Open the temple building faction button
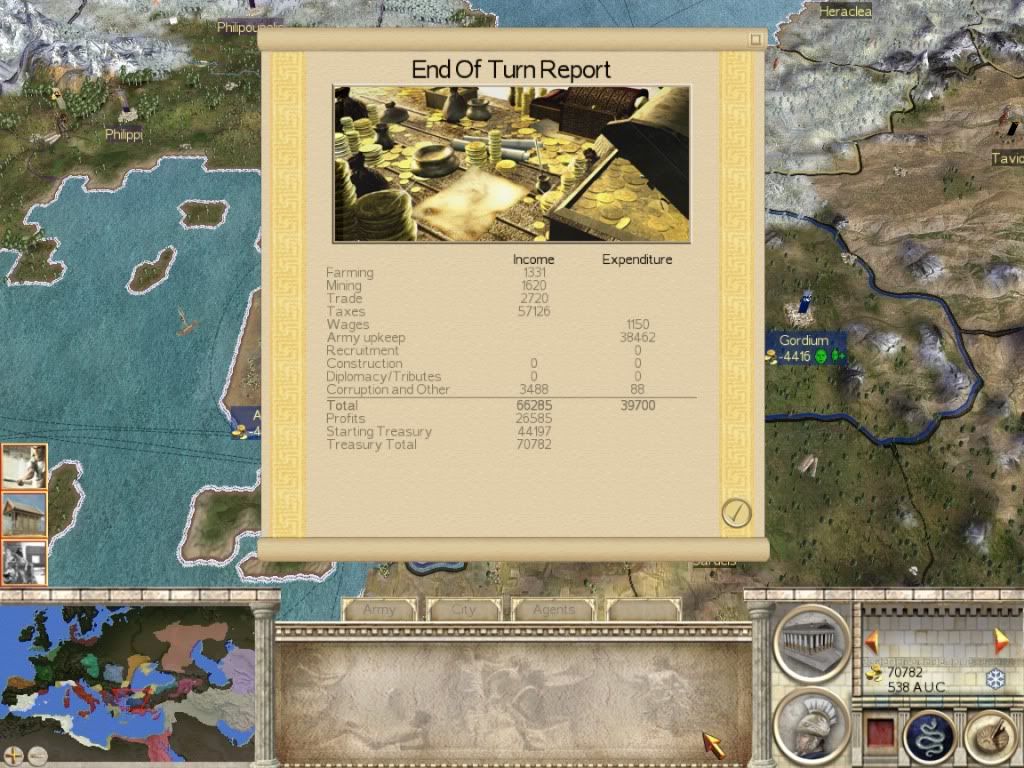Image resolution: width=1024 pixels, height=768 pixels. point(811,642)
